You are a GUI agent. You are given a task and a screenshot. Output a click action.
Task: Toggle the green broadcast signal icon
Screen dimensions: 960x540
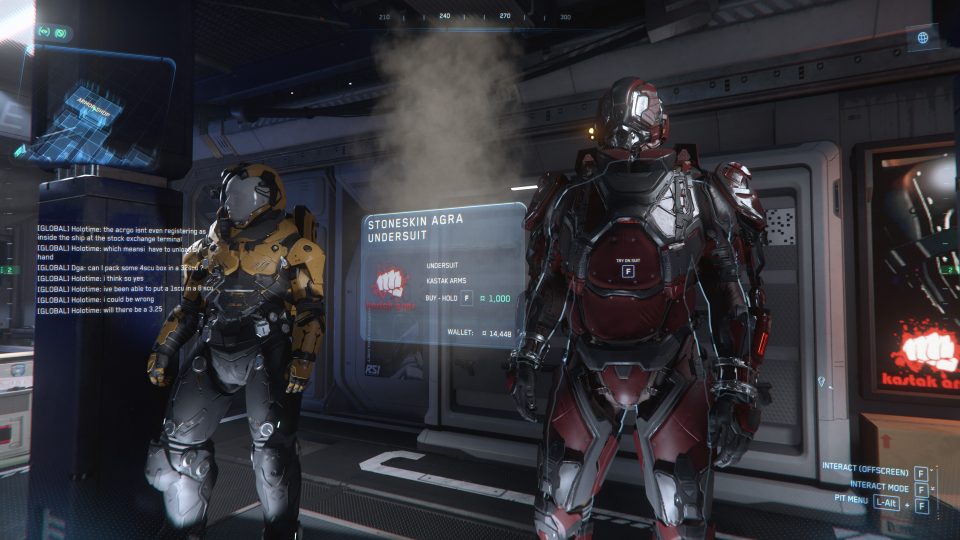[44, 31]
